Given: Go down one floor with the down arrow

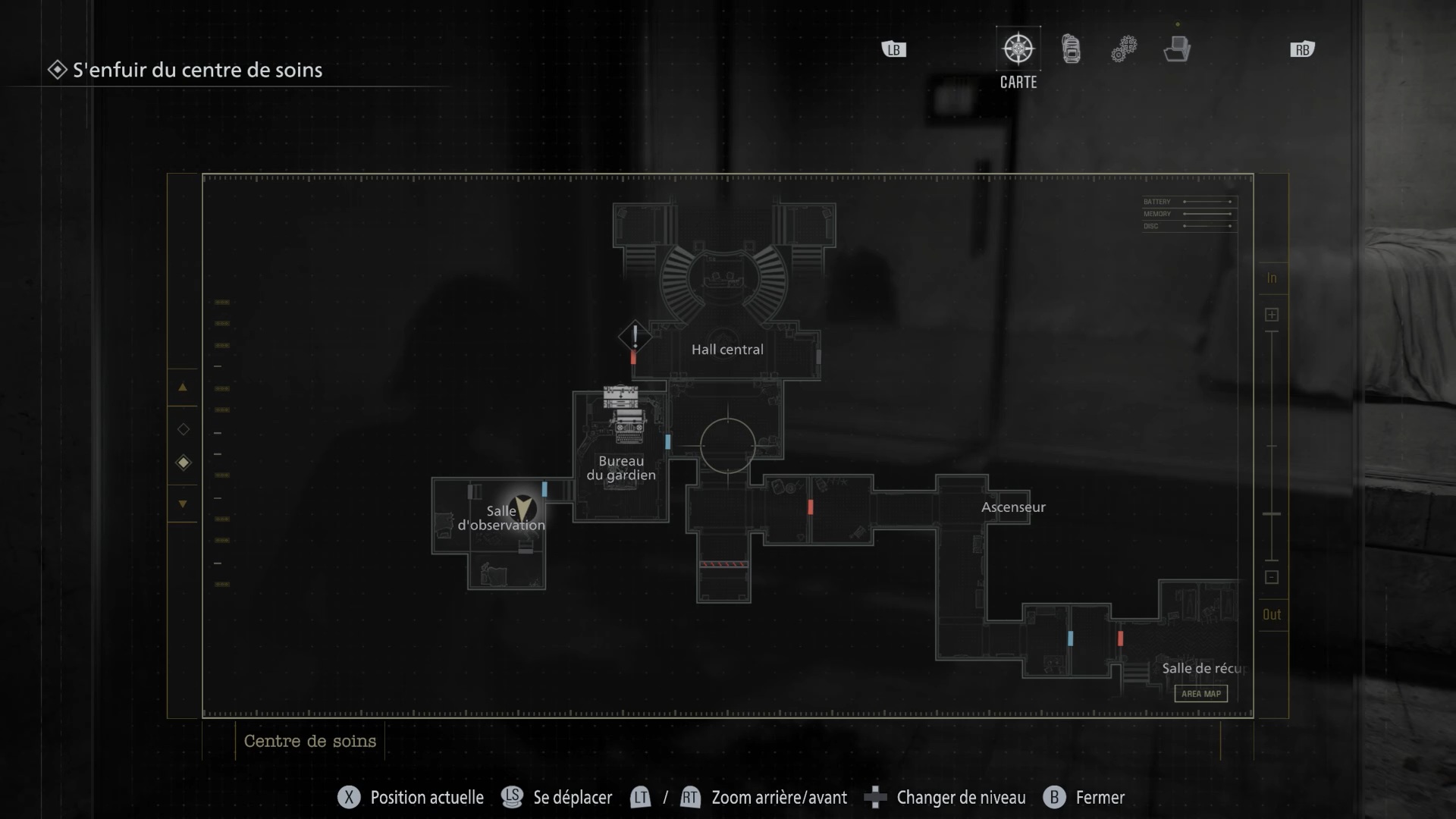Looking at the screenshot, I should [x=183, y=504].
